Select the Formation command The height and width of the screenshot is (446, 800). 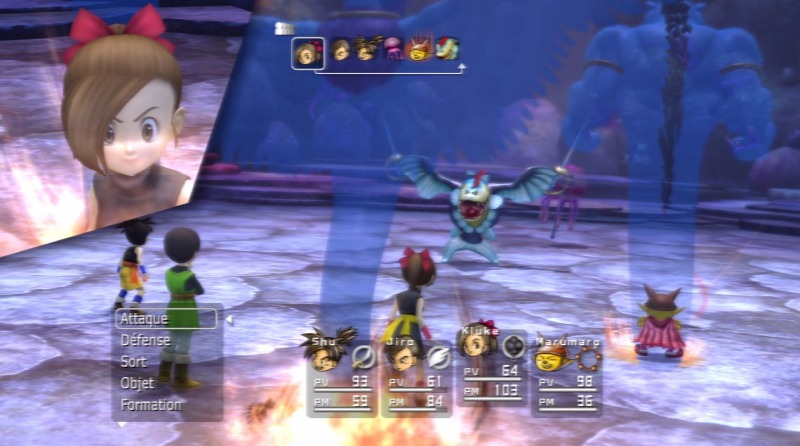coord(151,405)
